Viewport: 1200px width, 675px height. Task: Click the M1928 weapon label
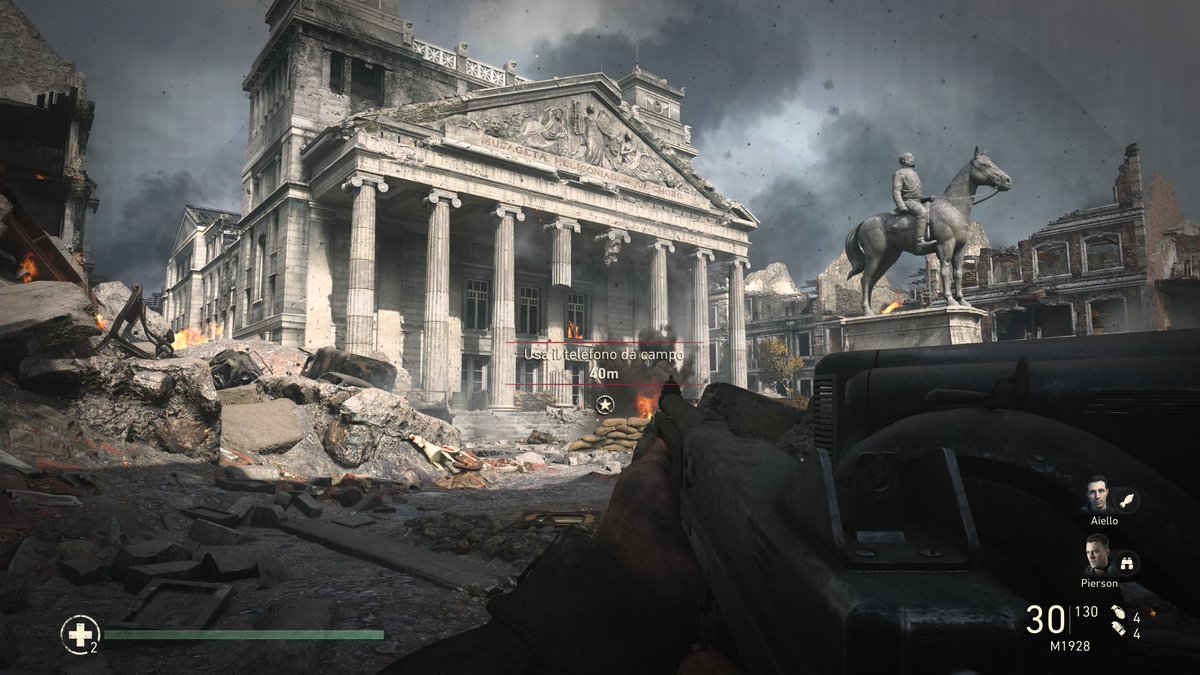pos(1069,646)
